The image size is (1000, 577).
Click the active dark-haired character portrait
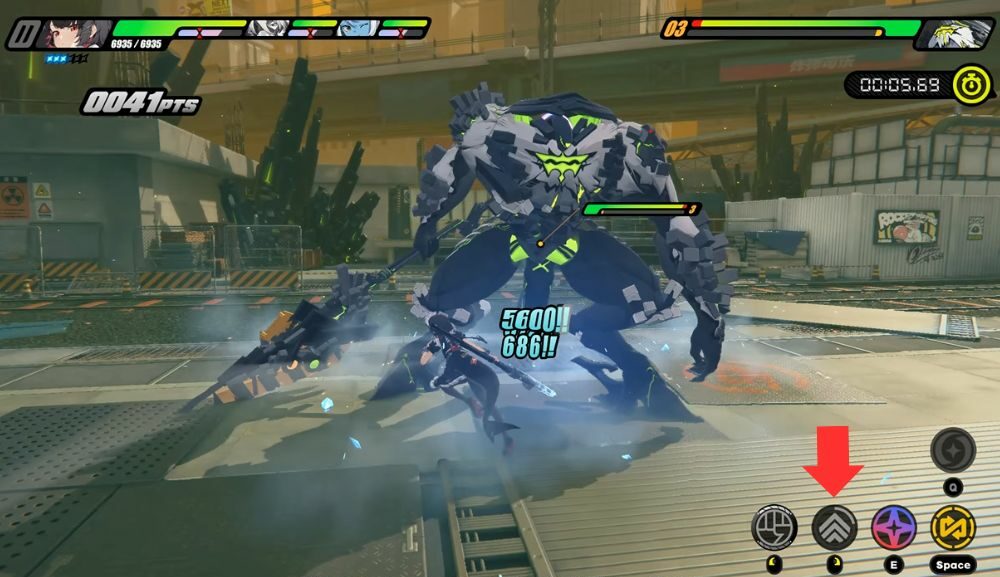75,33
